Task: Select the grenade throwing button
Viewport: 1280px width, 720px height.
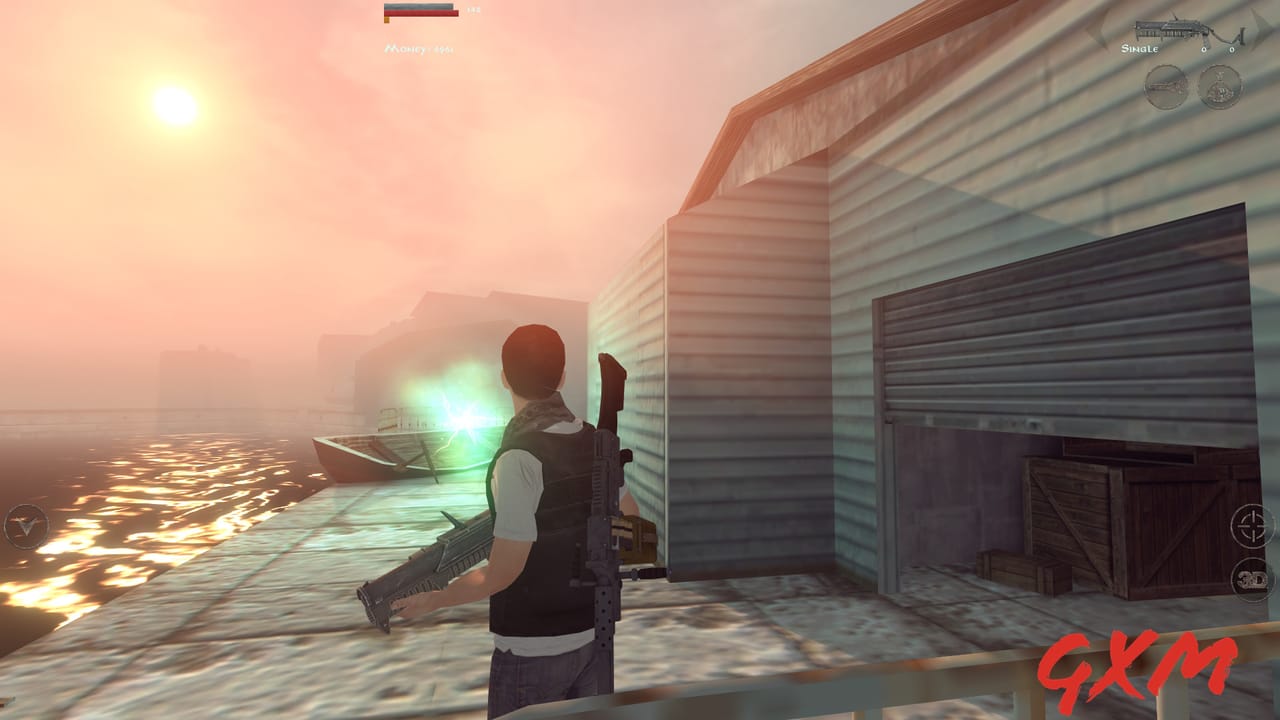Action: tap(1217, 90)
